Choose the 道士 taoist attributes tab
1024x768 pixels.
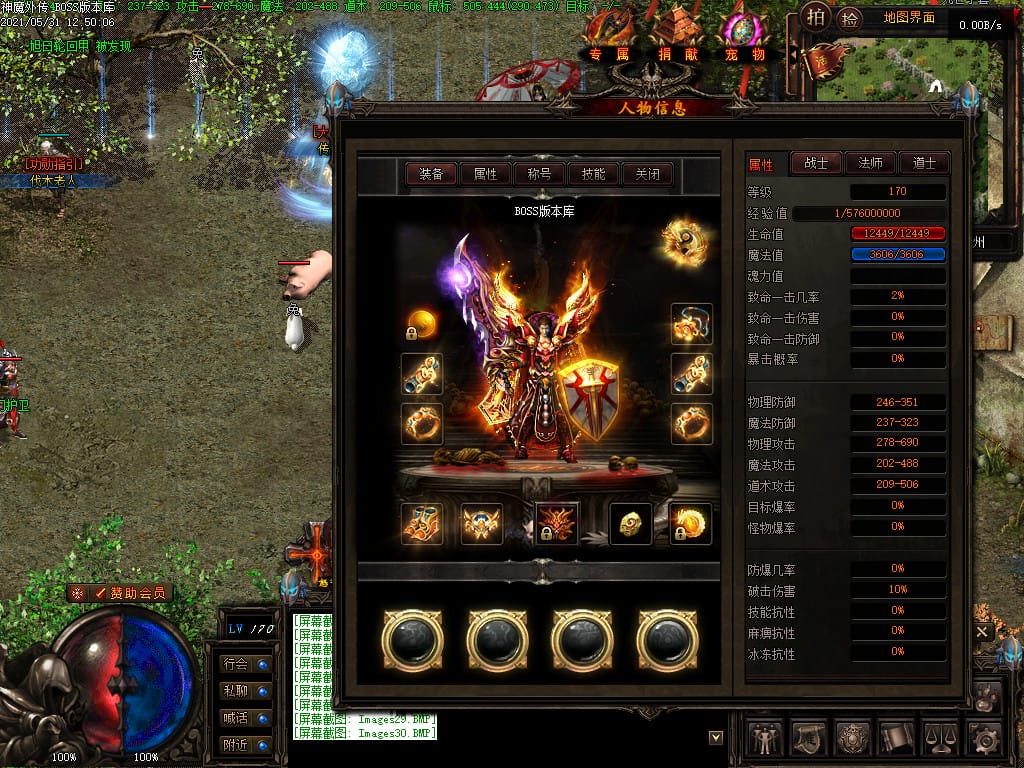pos(923,163)
